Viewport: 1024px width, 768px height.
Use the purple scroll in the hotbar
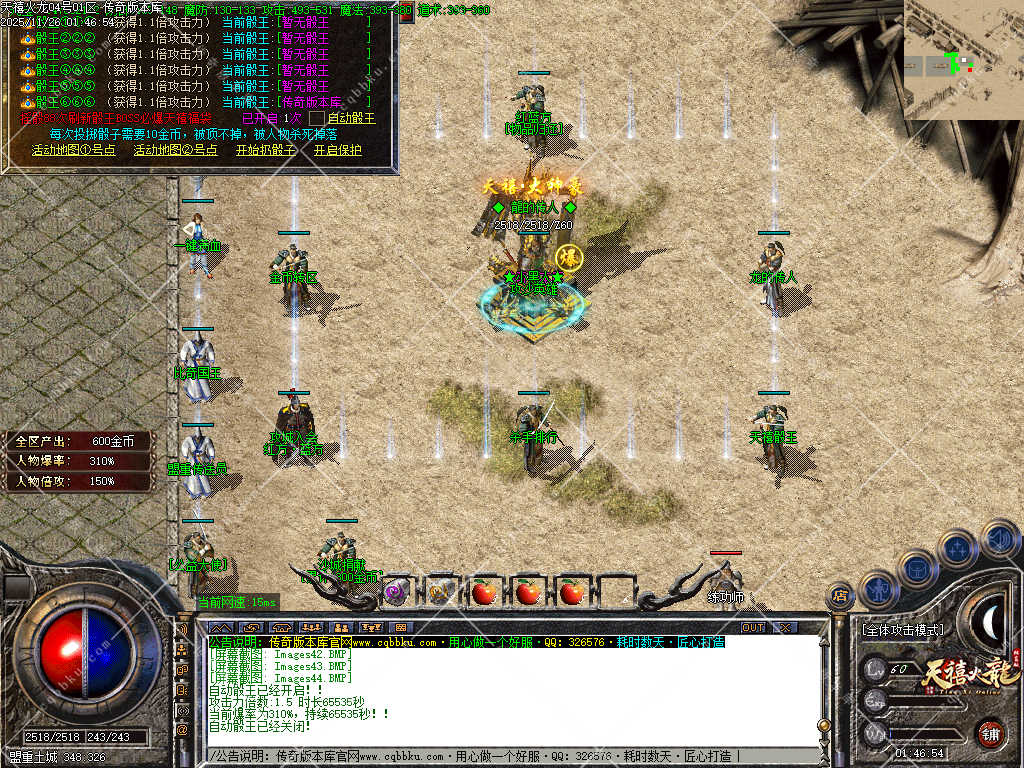(x=397, y=591)
